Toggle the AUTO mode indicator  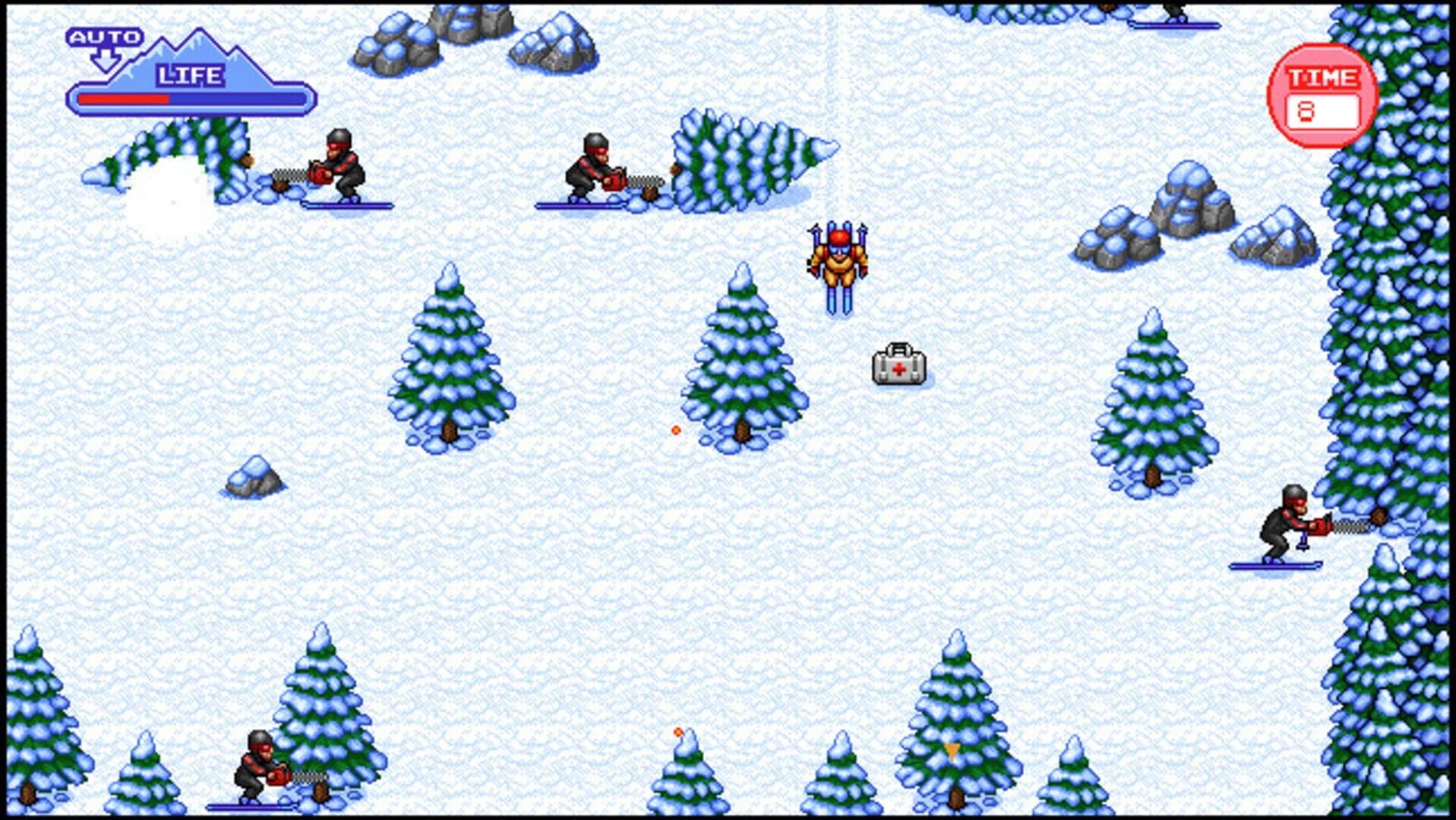coord(106,36)
